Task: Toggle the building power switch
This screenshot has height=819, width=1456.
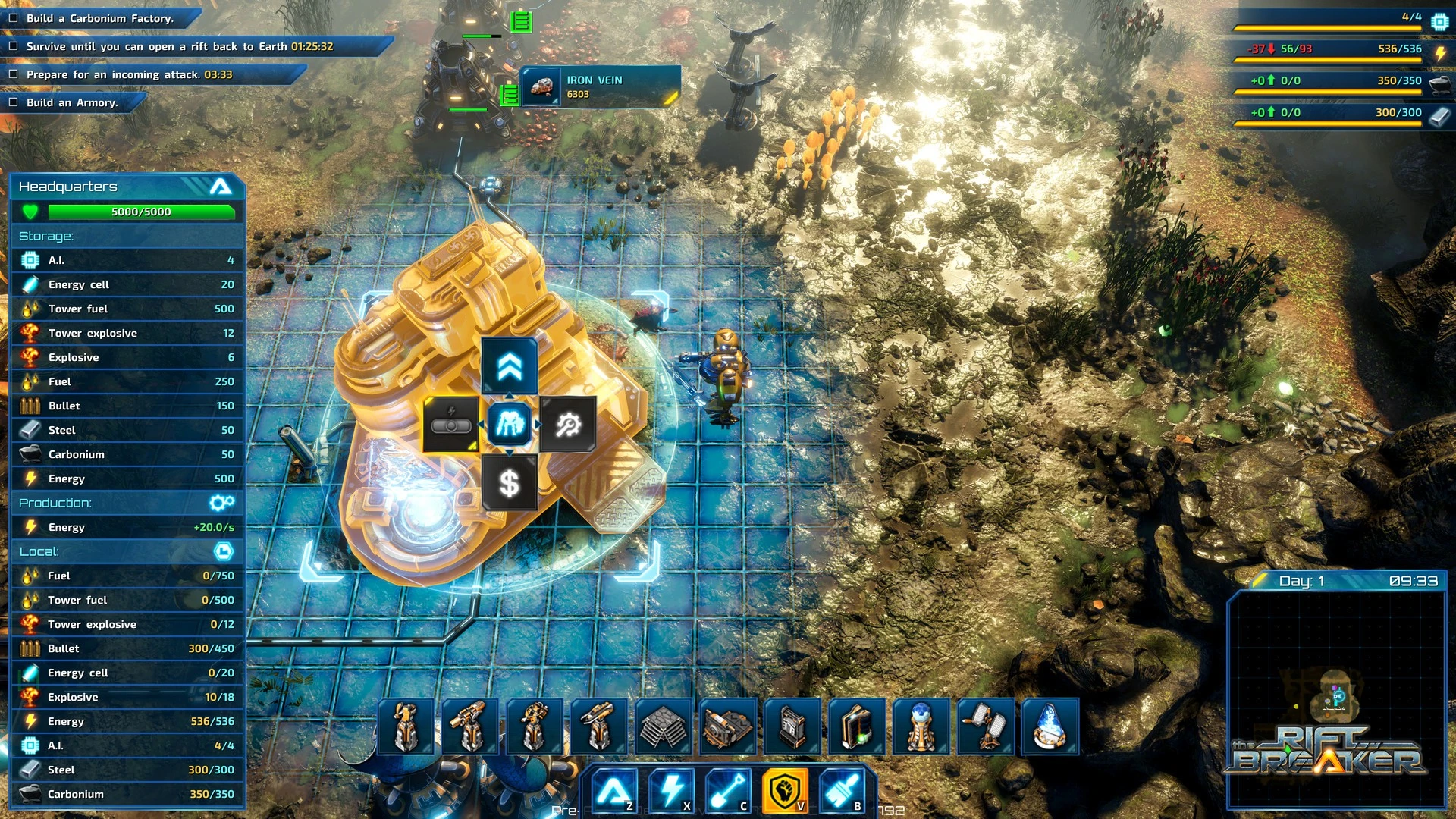Action: 451,425
